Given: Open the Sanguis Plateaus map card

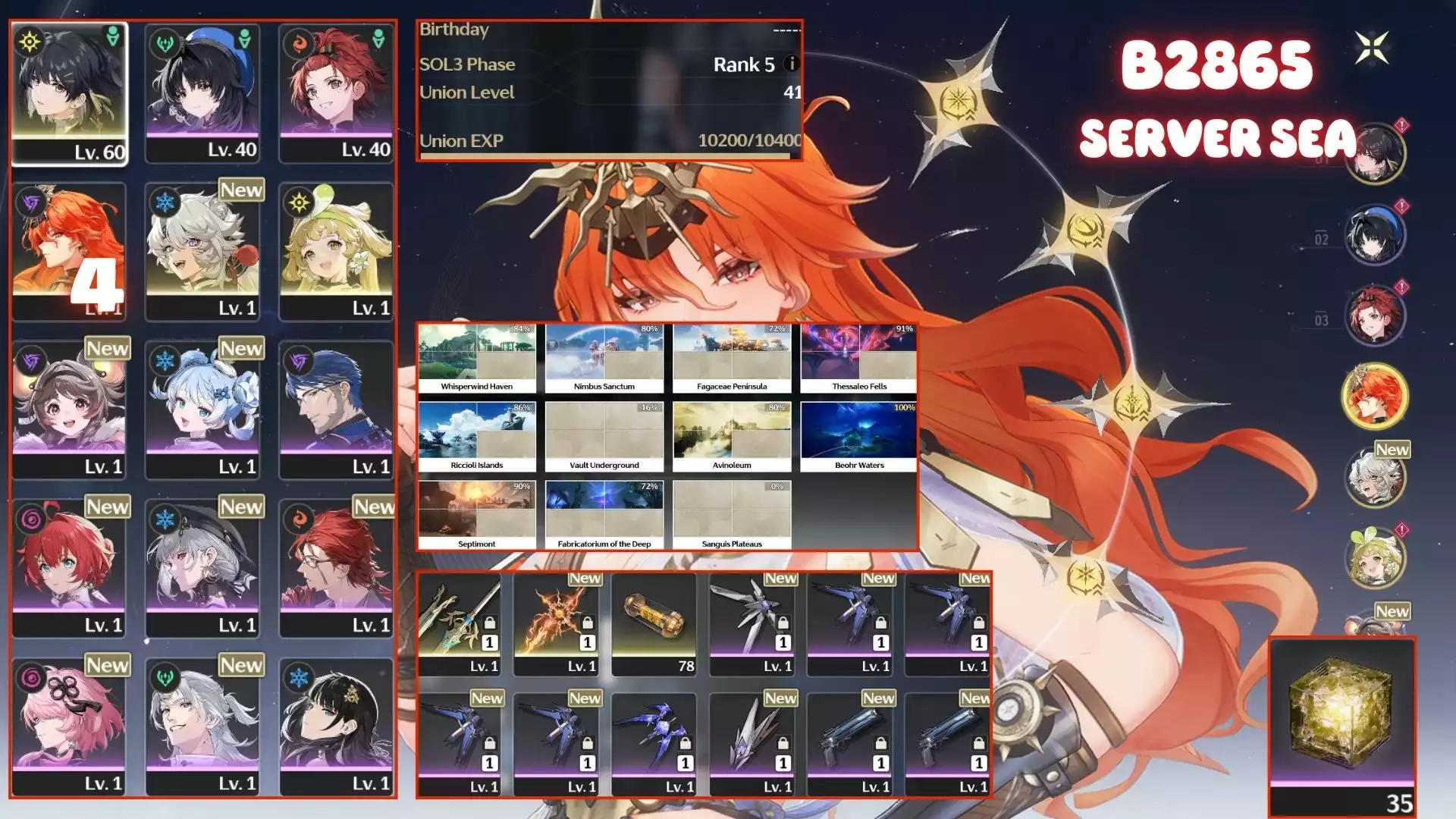Looking at the screenshot, I should 731,516.
